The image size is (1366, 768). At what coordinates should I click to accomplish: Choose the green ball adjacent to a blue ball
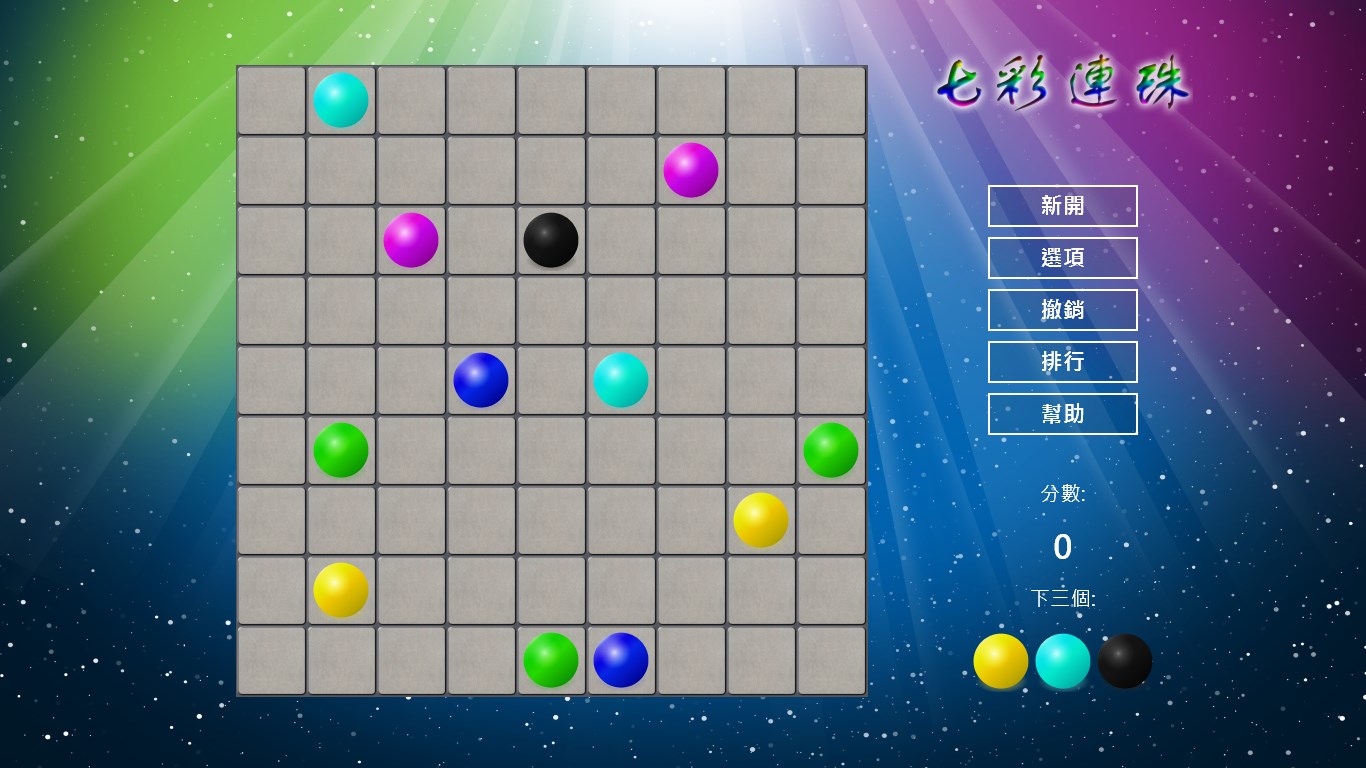click(x=551, y=660)
